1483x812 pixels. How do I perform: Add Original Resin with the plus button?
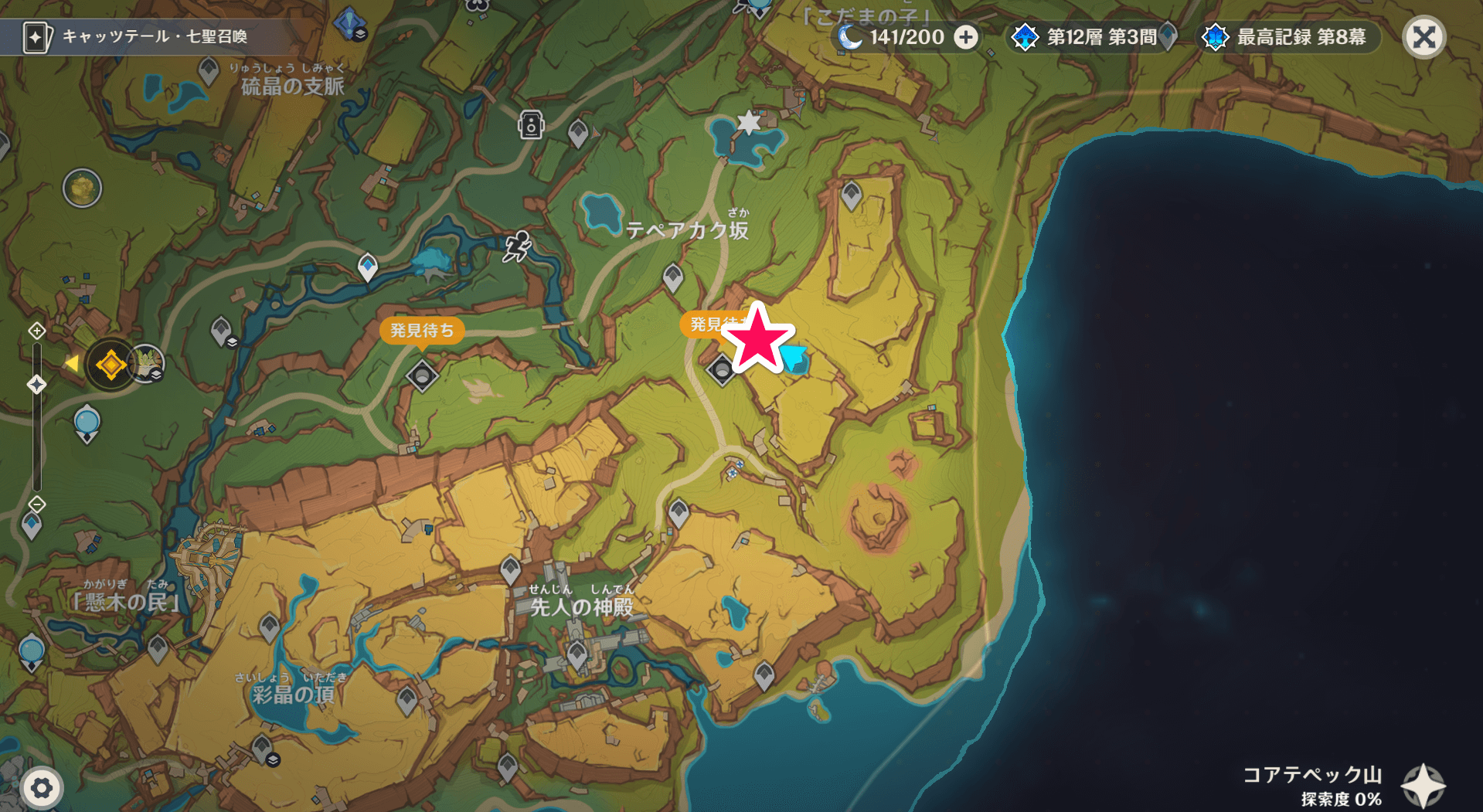tap(966, 37)
